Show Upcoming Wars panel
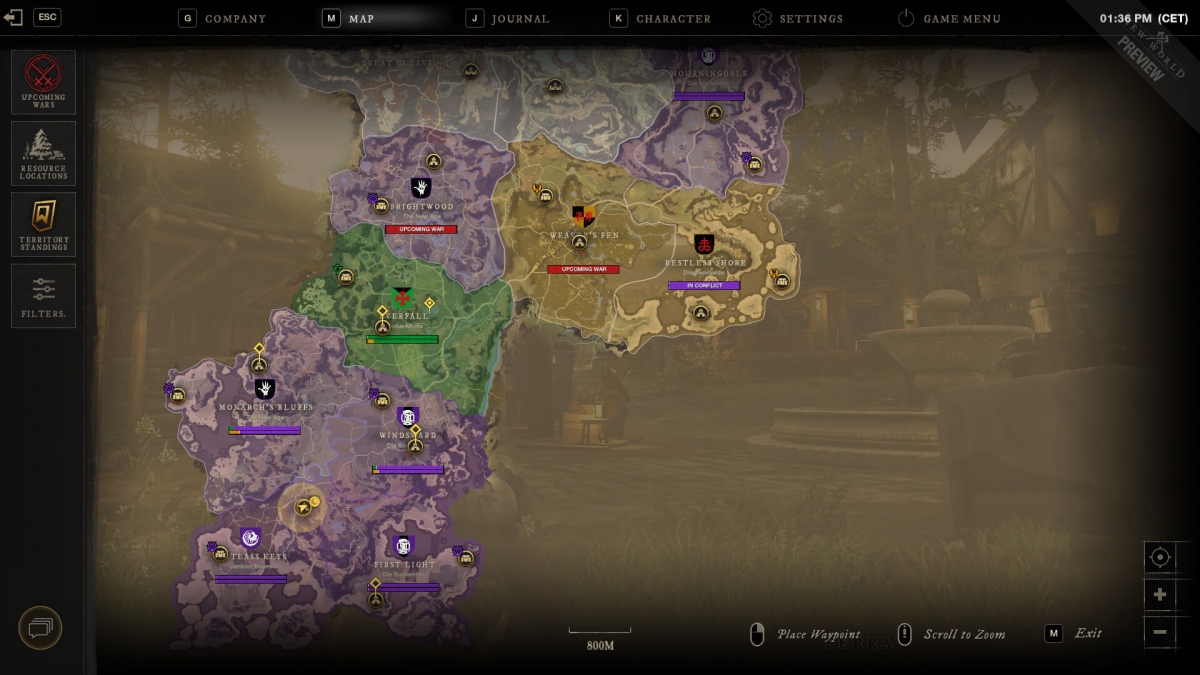1200x675 pixels. [x=43, y=82]
